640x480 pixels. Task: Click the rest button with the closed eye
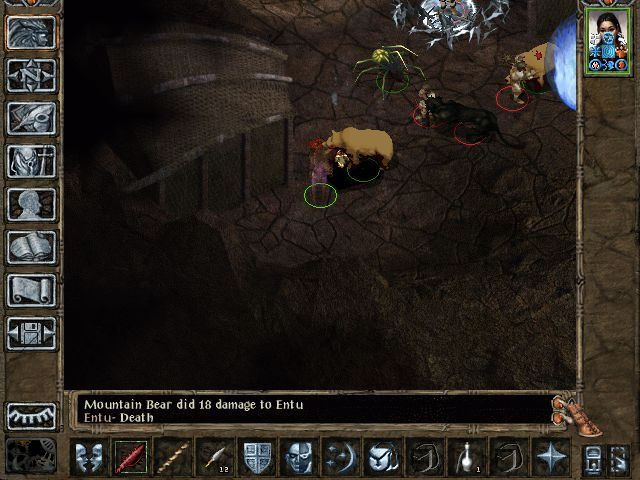[x=31, y=415]
